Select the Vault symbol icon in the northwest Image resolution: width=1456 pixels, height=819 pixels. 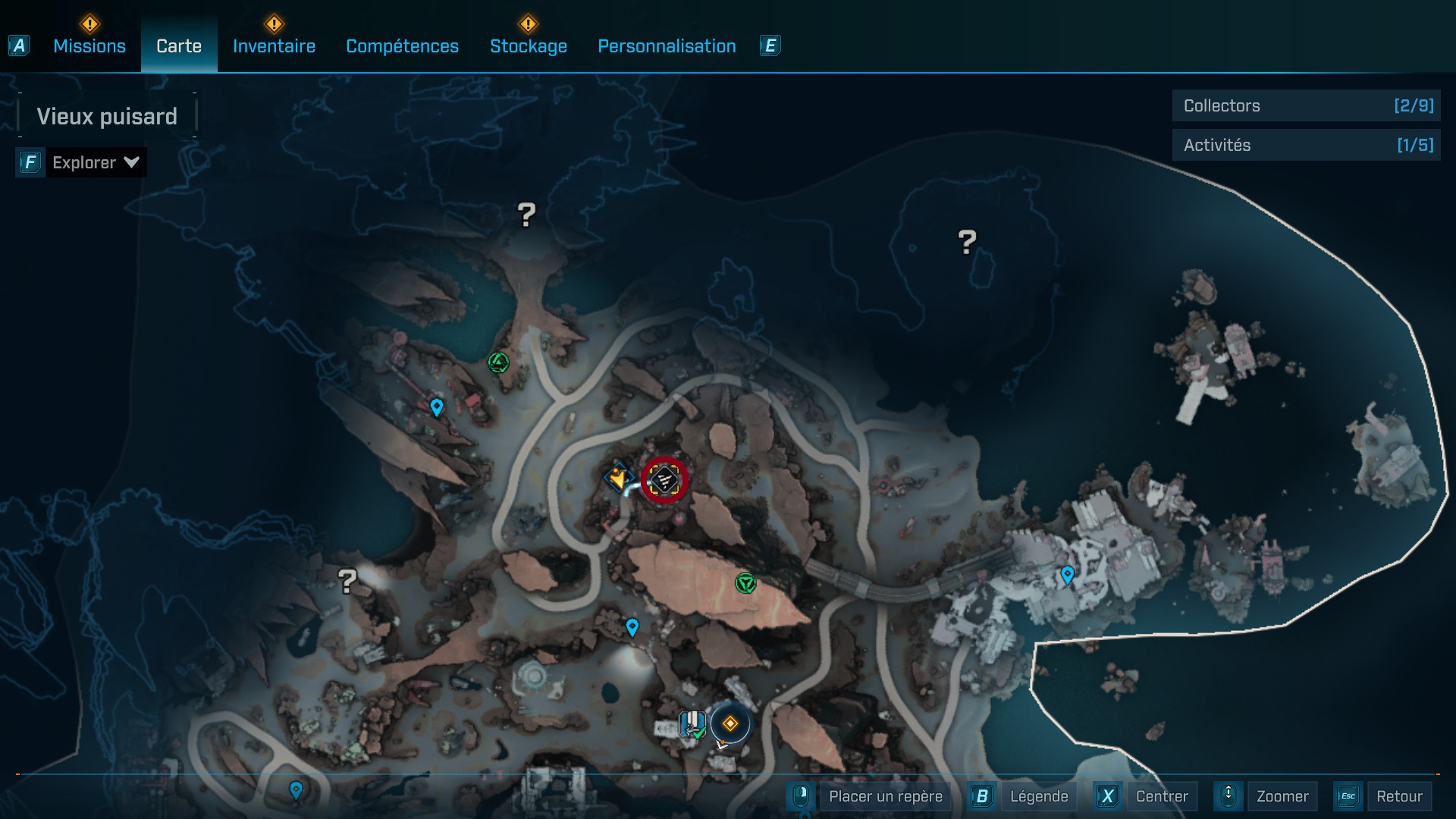tap(500, 363)
